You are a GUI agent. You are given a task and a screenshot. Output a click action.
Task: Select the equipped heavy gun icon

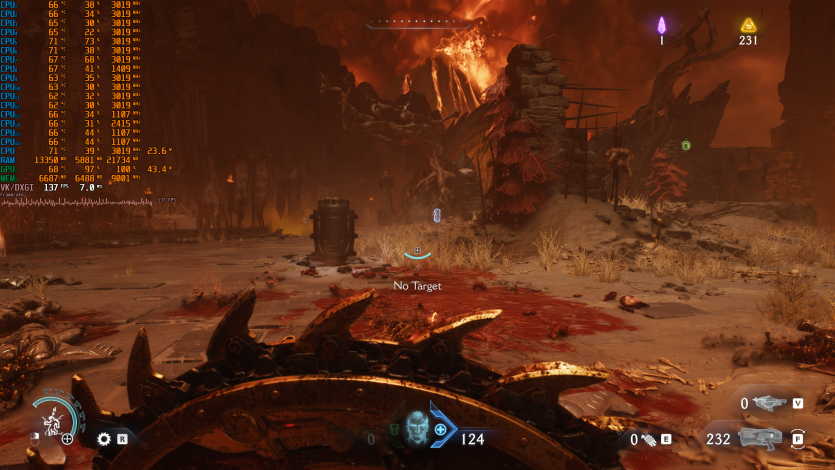(x=759, y=438)
